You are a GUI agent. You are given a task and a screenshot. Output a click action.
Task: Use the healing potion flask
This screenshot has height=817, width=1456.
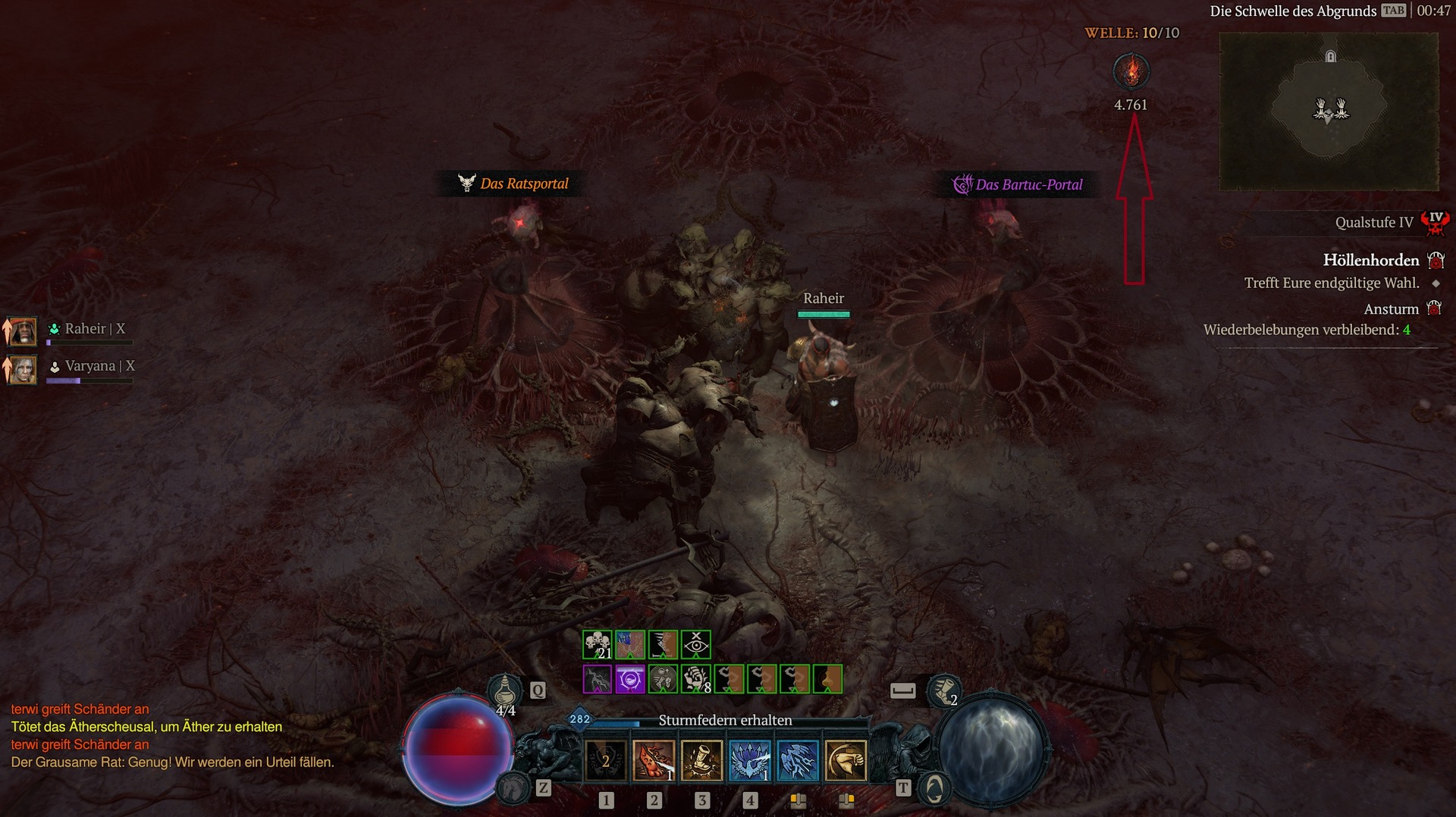point(505,692)
